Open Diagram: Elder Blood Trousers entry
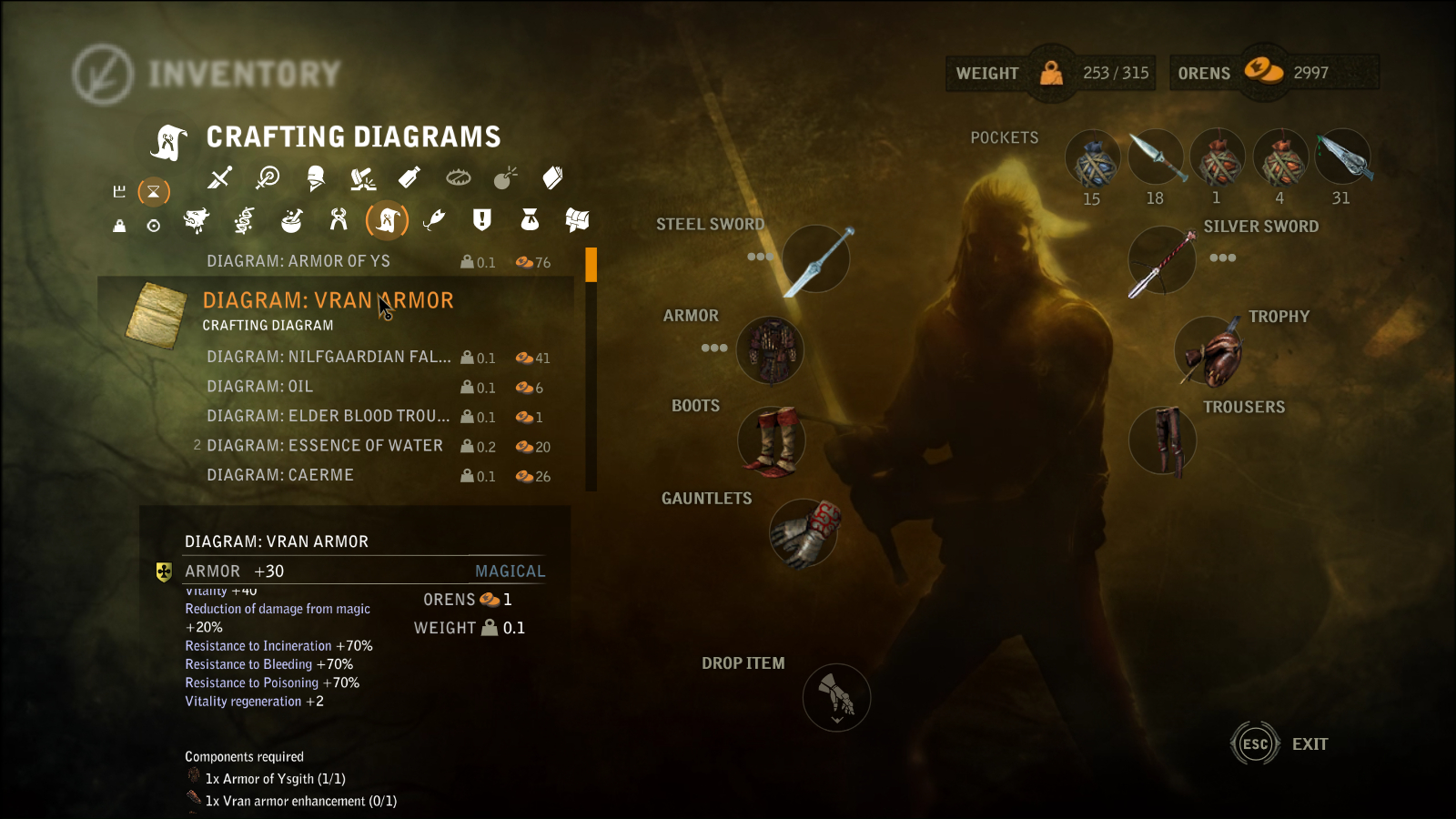This screenshot has height=819, width=1456. [328, 416]
